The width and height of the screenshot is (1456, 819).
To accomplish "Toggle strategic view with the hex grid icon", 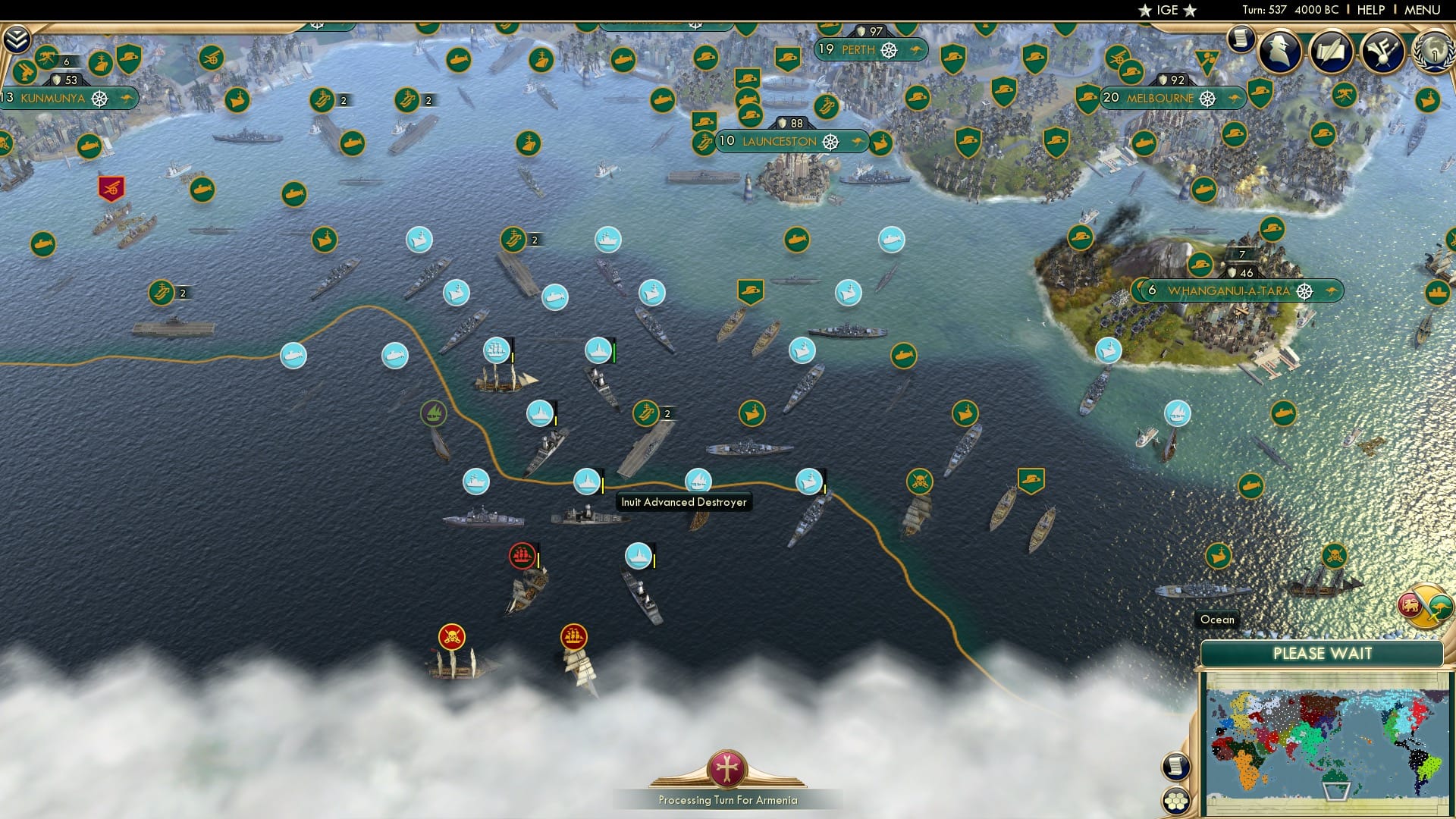I will [1176, 800].
